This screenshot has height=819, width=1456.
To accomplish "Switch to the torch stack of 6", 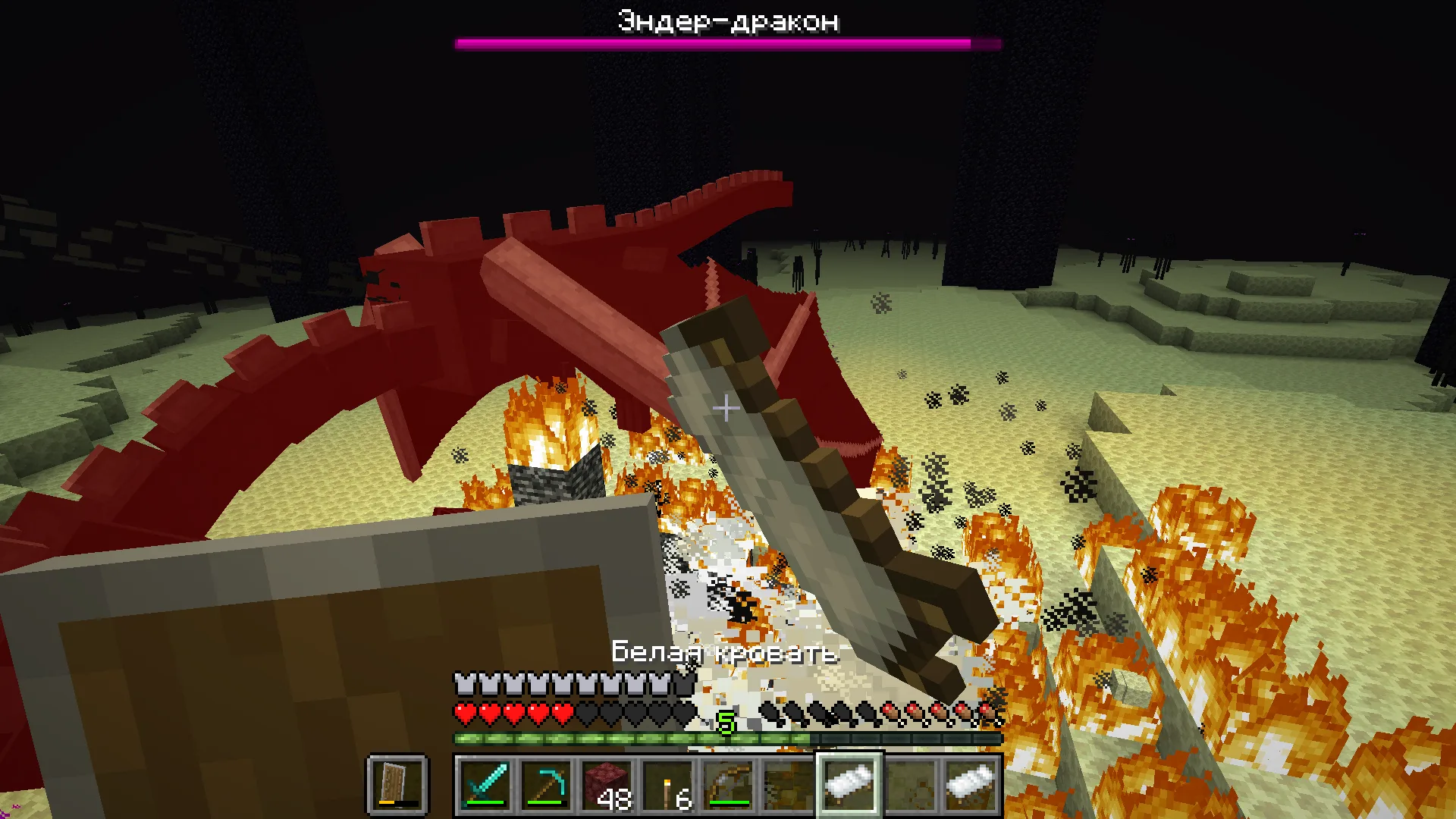I will 667,785.
